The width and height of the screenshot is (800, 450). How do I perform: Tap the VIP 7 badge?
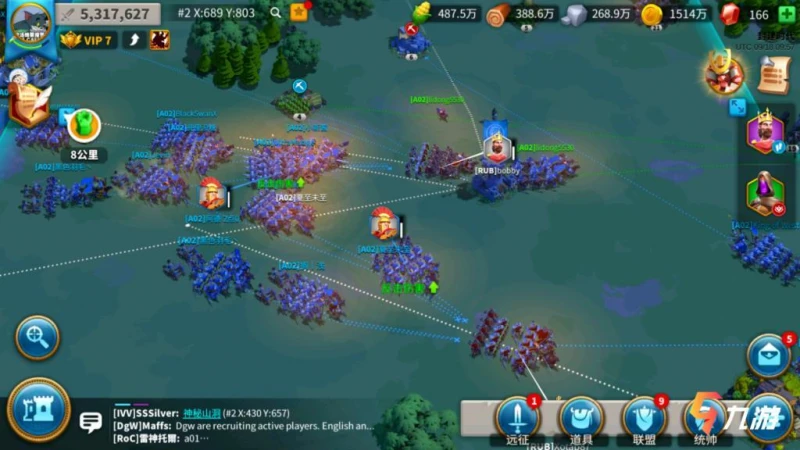coord(84,40)
